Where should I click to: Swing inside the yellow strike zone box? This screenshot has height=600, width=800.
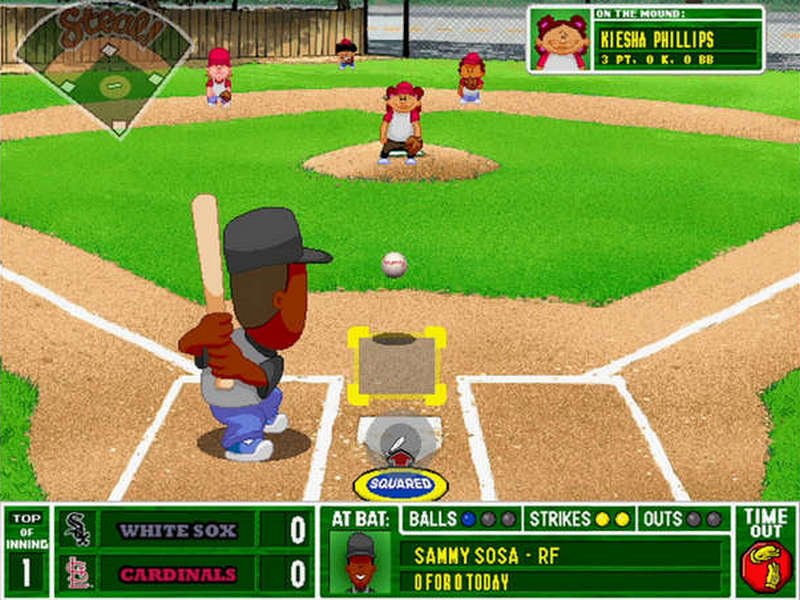click(397, 365)
